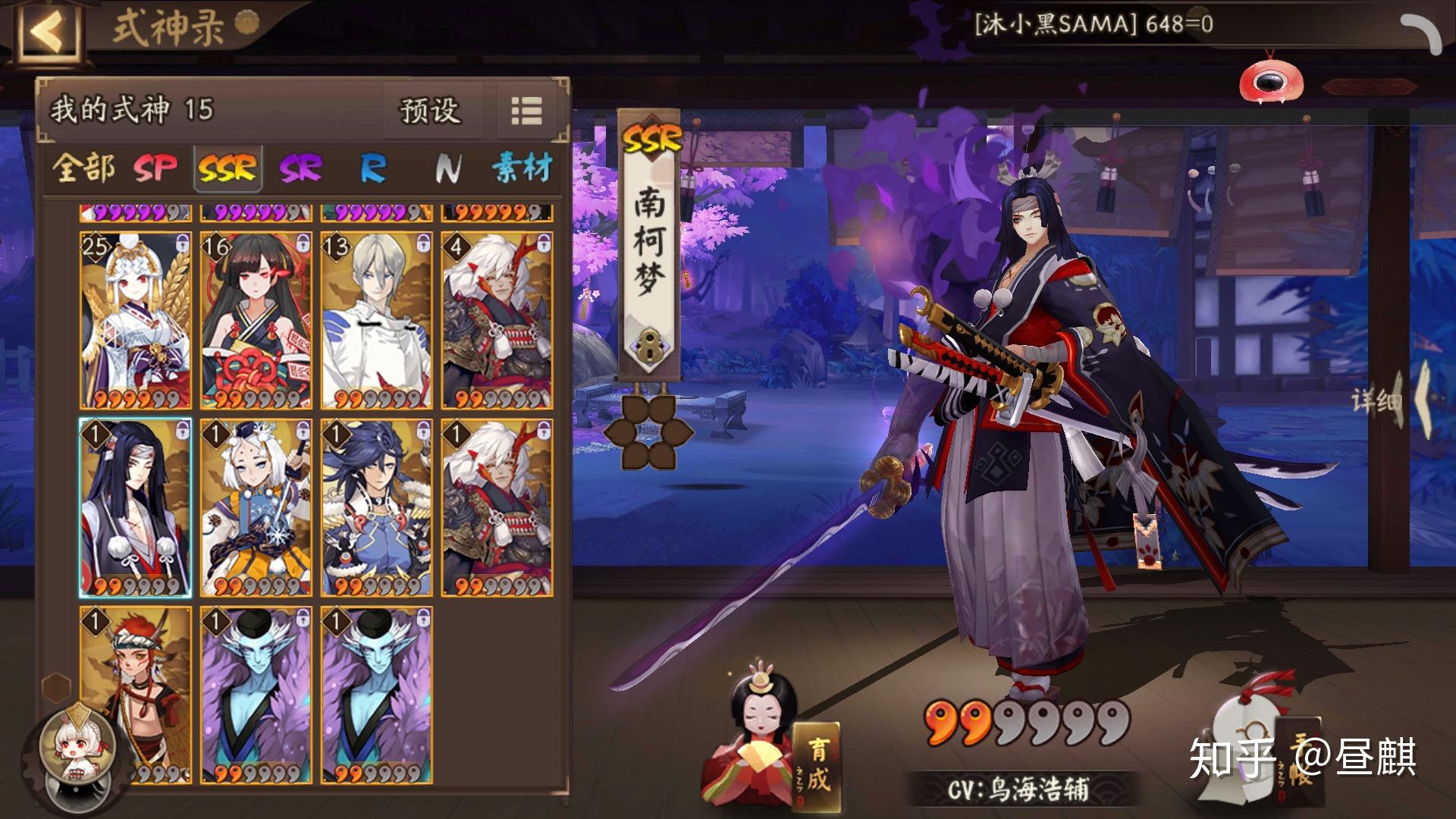Show the SR rarity tab
Screen dimensions: 1456x819
[x=300, y=168]
